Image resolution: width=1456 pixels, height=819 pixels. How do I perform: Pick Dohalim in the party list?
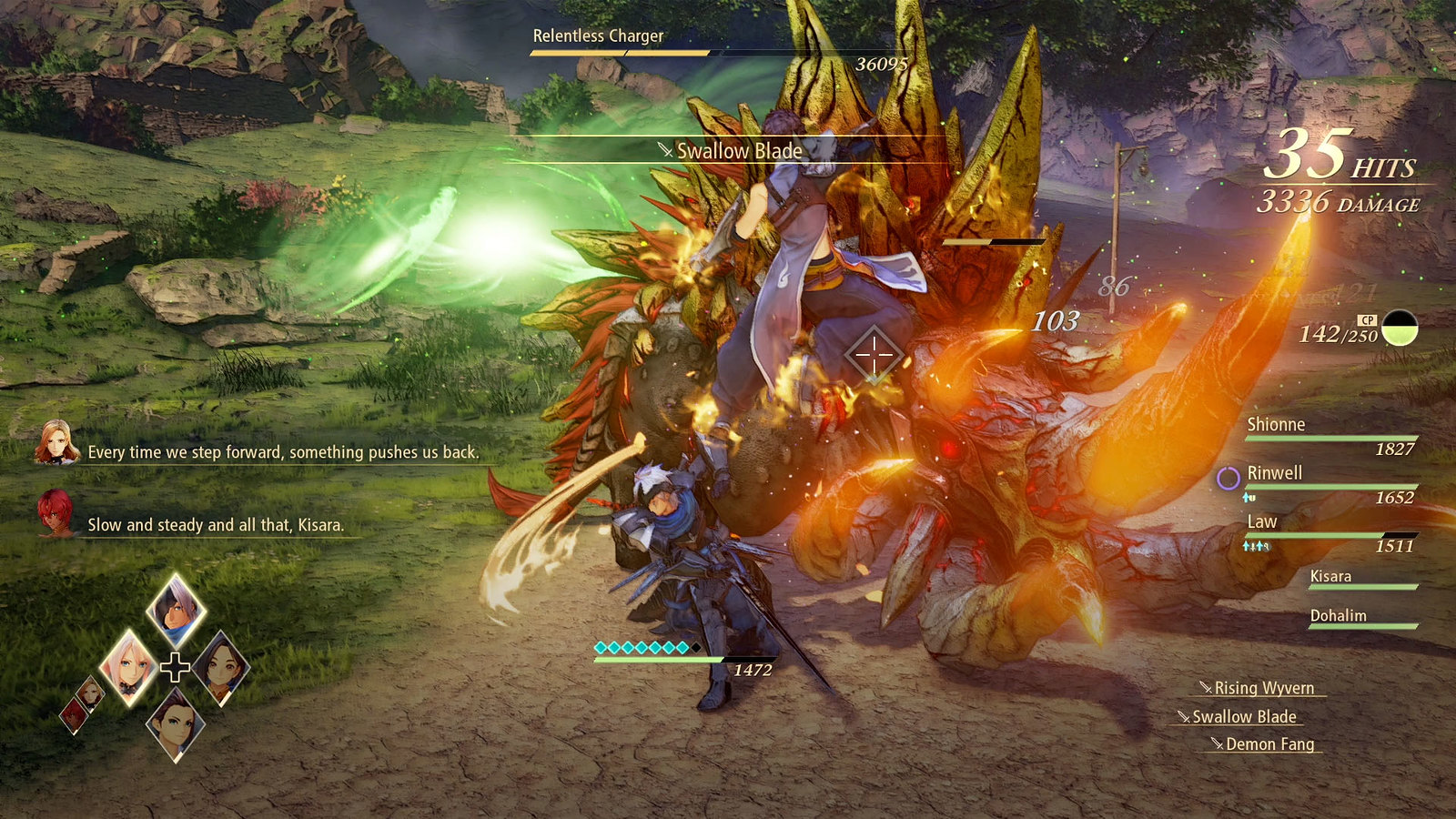1338,616
